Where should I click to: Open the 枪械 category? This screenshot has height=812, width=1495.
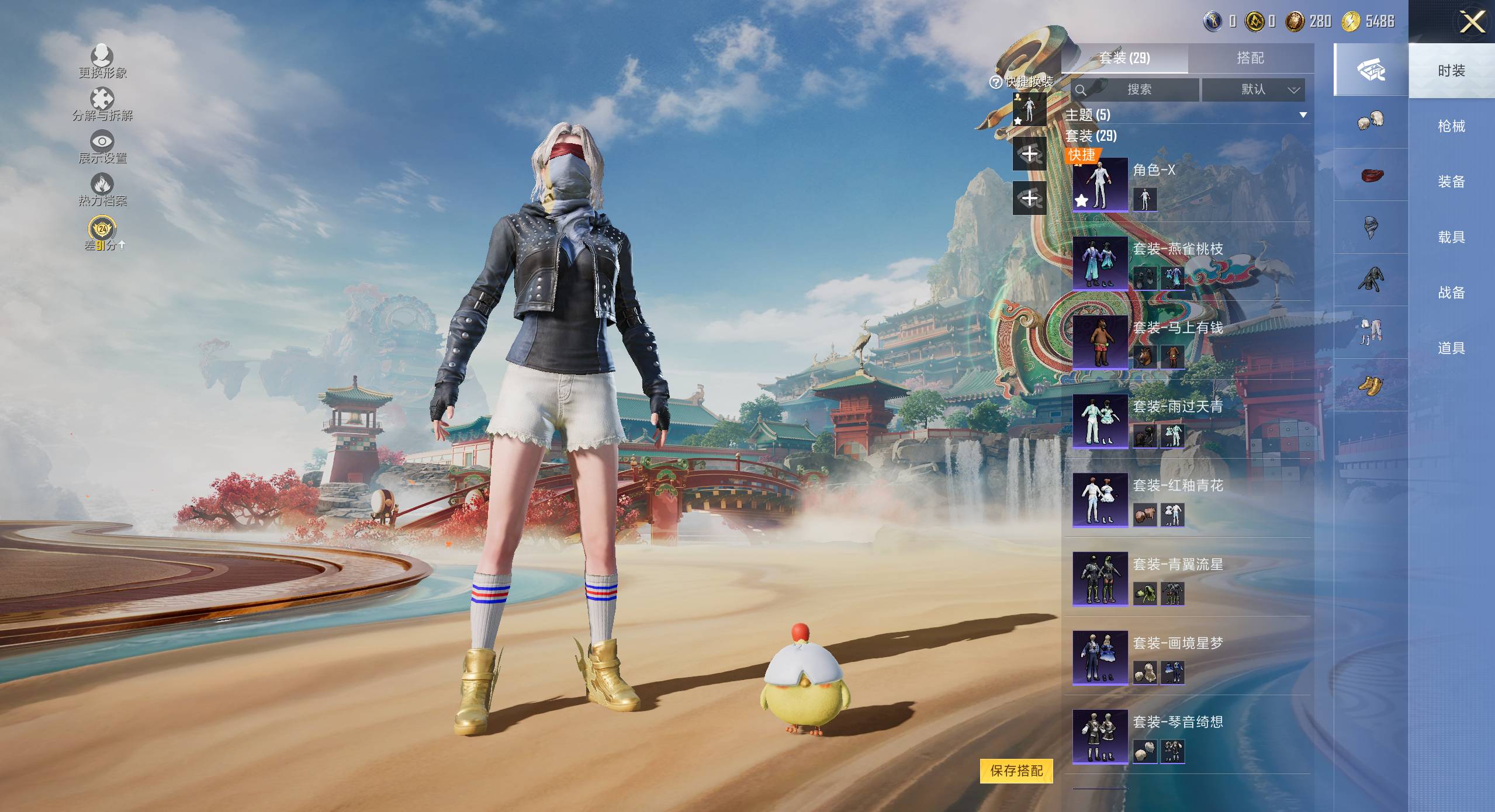pos(1451,126)
